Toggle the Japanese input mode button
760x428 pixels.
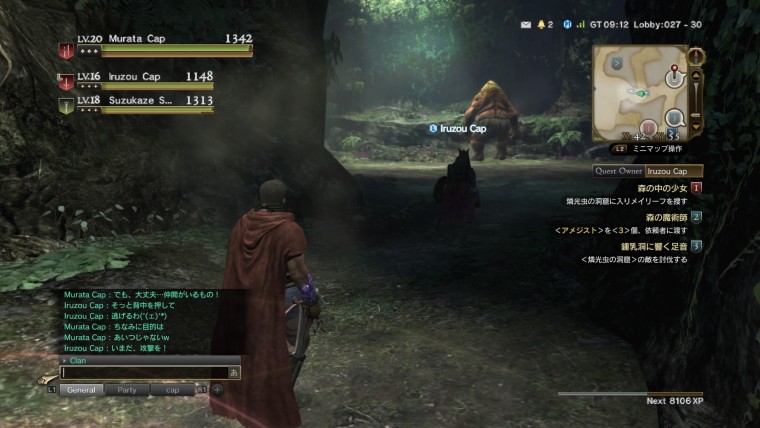click(x=234, y=373)
